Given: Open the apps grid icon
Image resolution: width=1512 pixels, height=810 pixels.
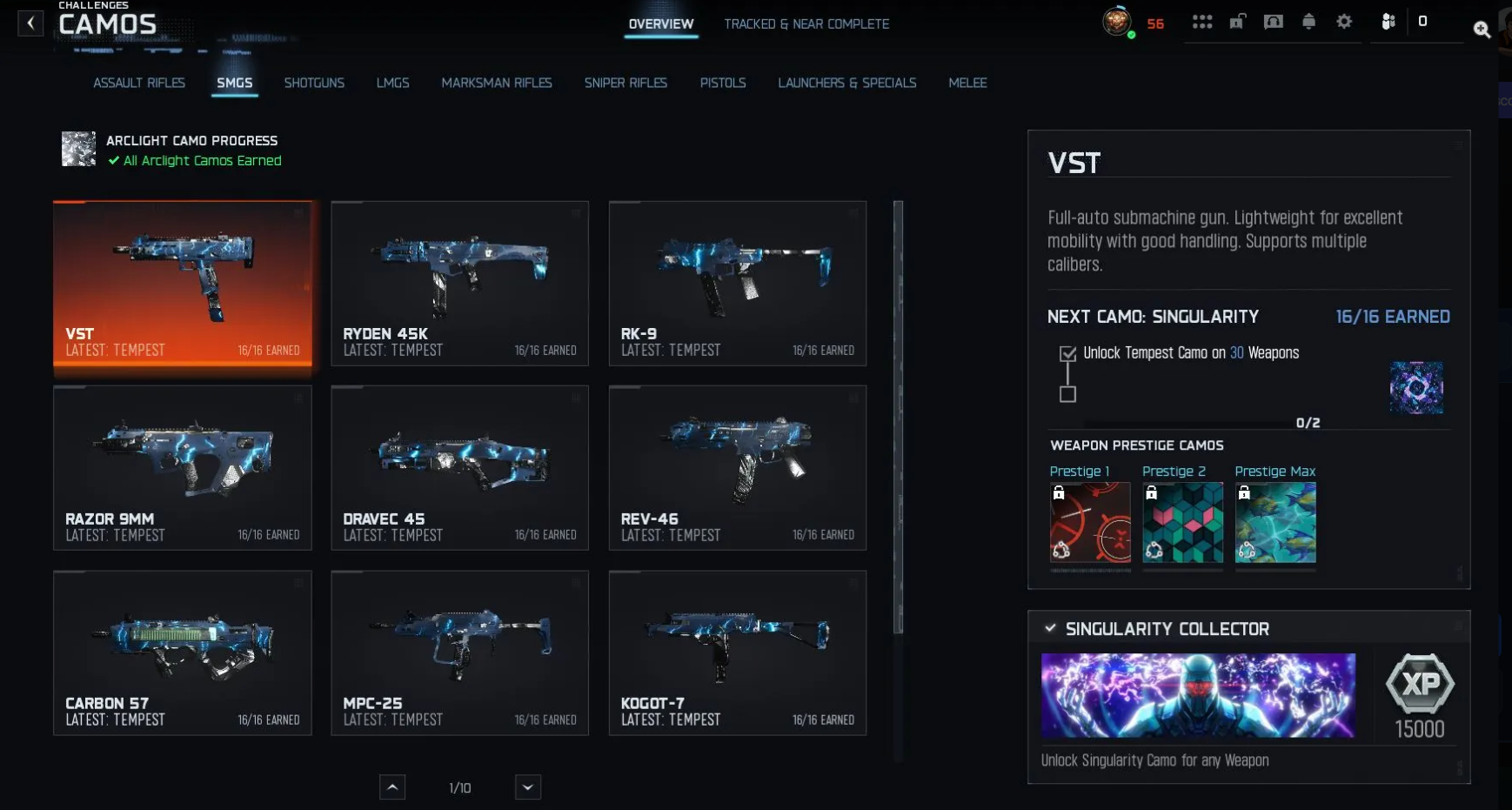Looking at the screenshot, I should coord(1203,21).
